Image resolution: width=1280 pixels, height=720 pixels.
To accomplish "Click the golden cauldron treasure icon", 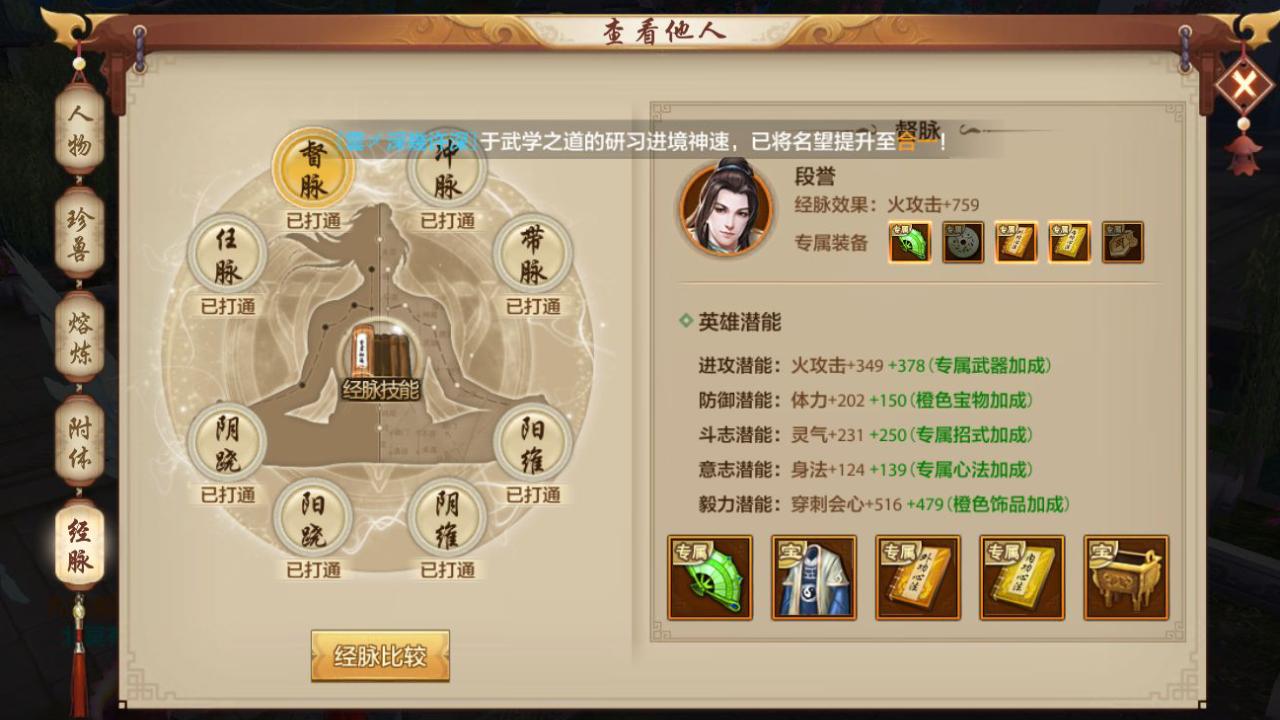I will click(x=1125, y=578).
